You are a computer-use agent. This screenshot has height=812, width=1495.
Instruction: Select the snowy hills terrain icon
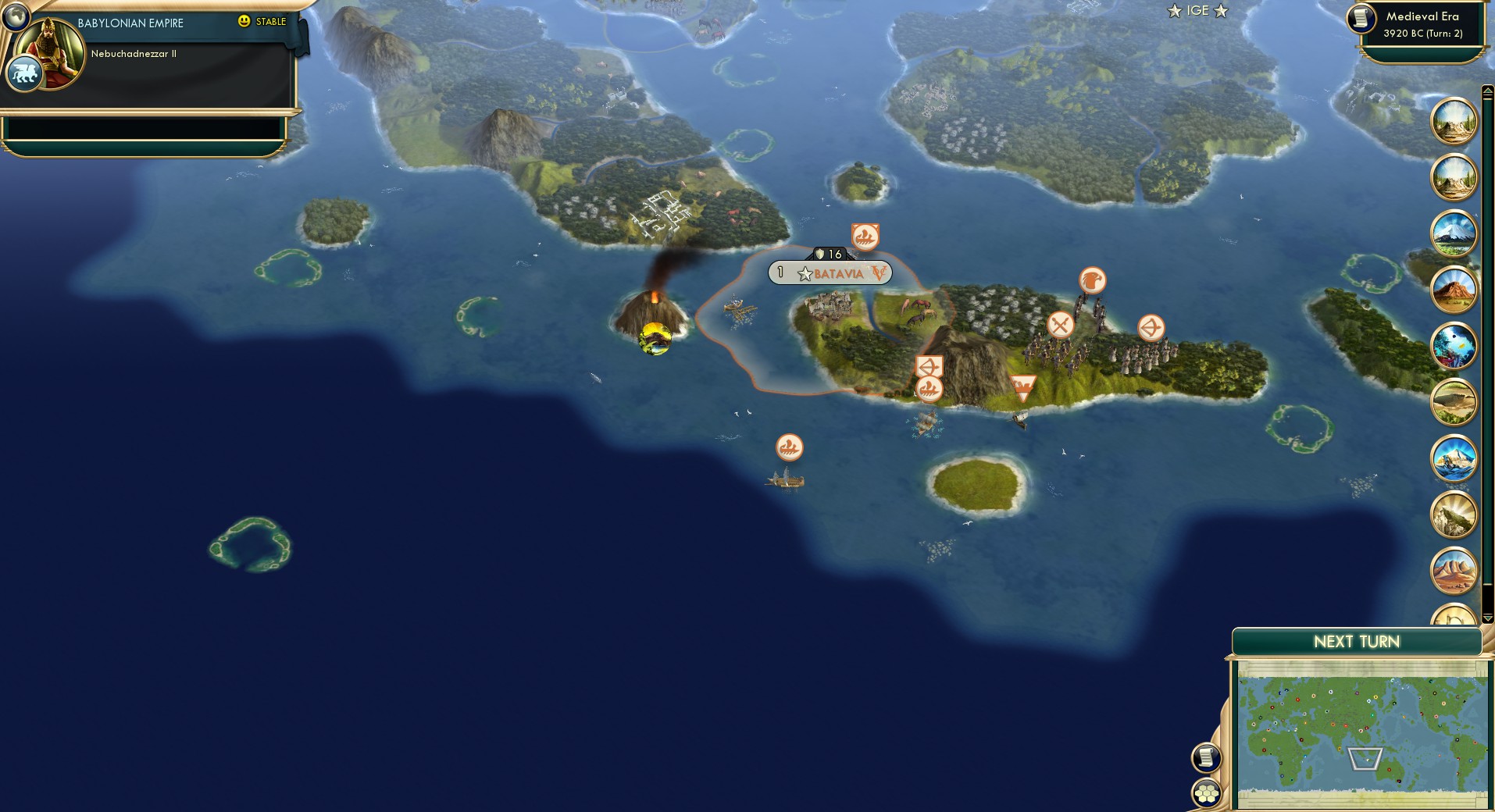pyautogui.click(x=1454, y=515)
